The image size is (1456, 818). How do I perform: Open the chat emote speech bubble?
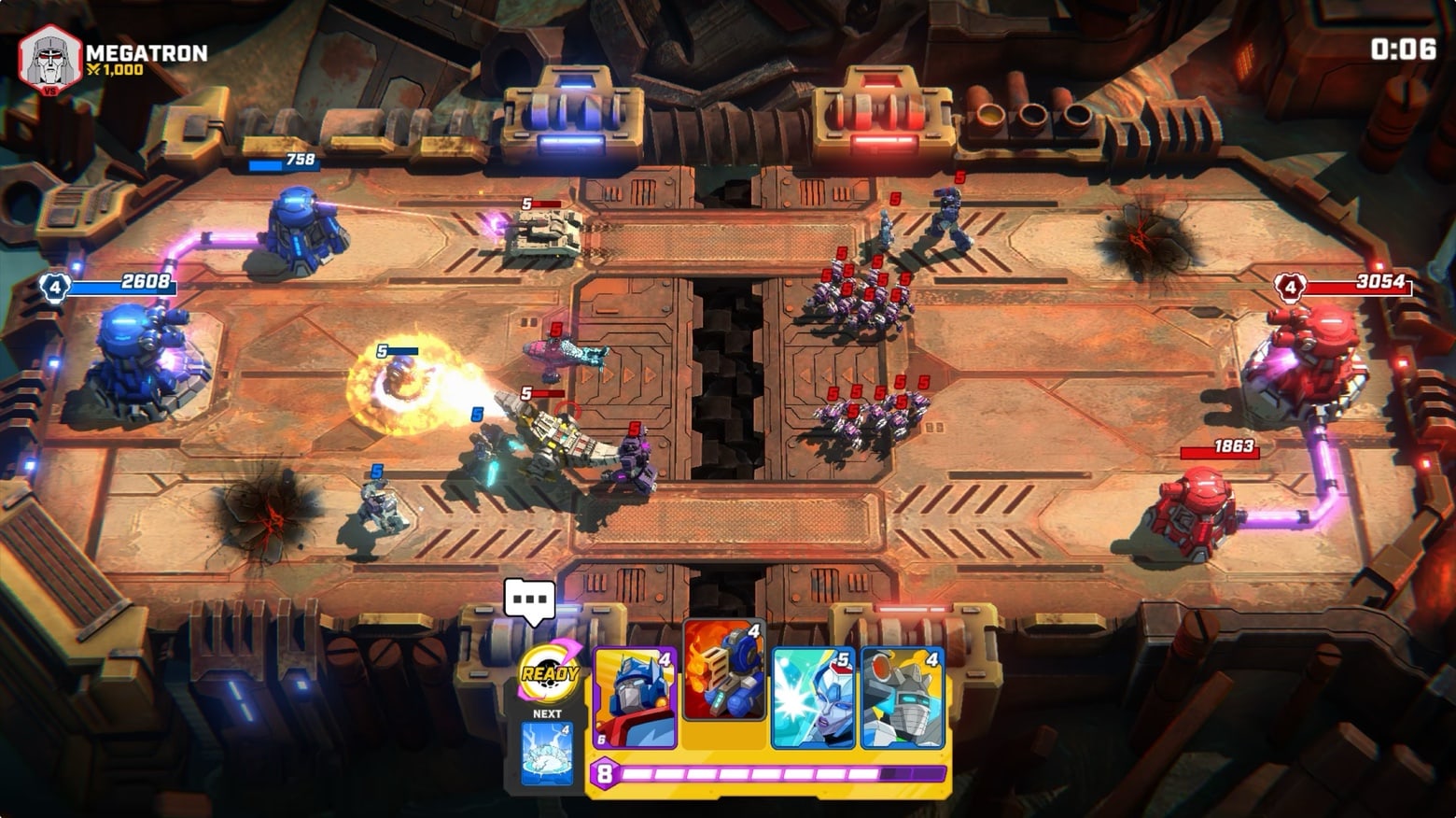[529, 600]
